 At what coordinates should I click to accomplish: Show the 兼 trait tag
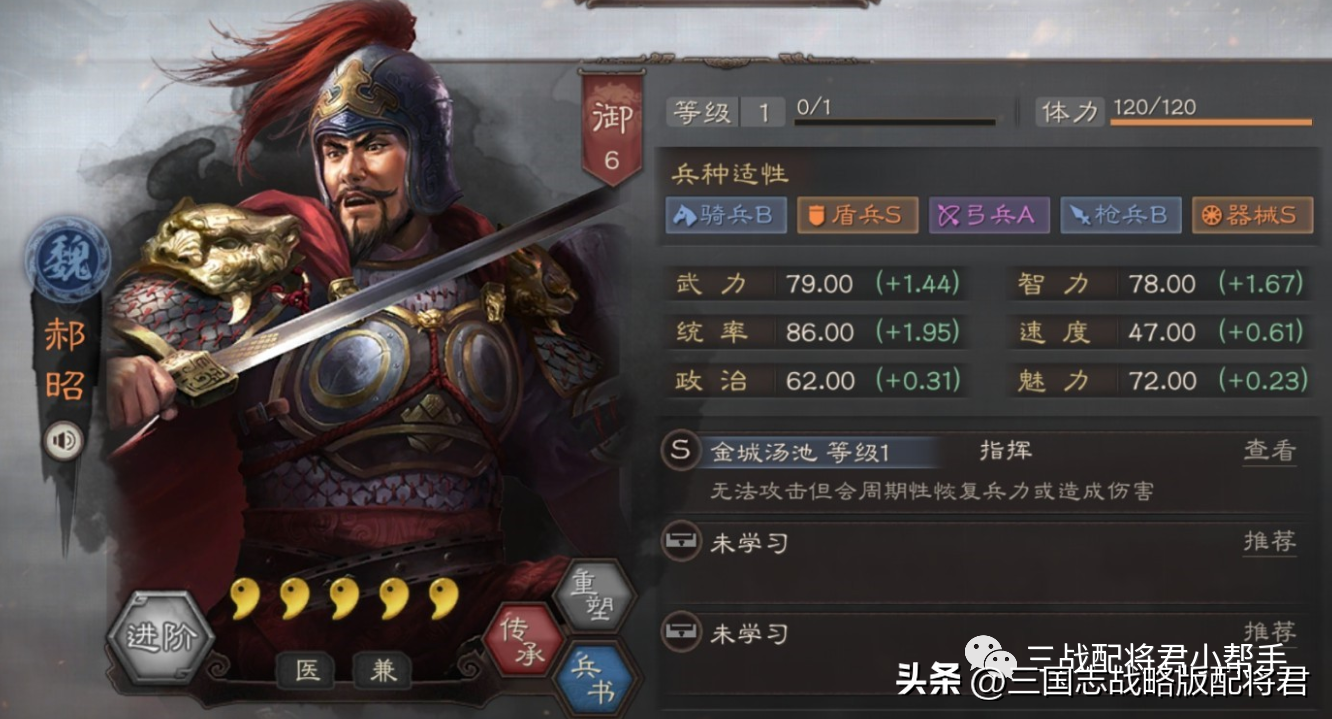(383, 671)
